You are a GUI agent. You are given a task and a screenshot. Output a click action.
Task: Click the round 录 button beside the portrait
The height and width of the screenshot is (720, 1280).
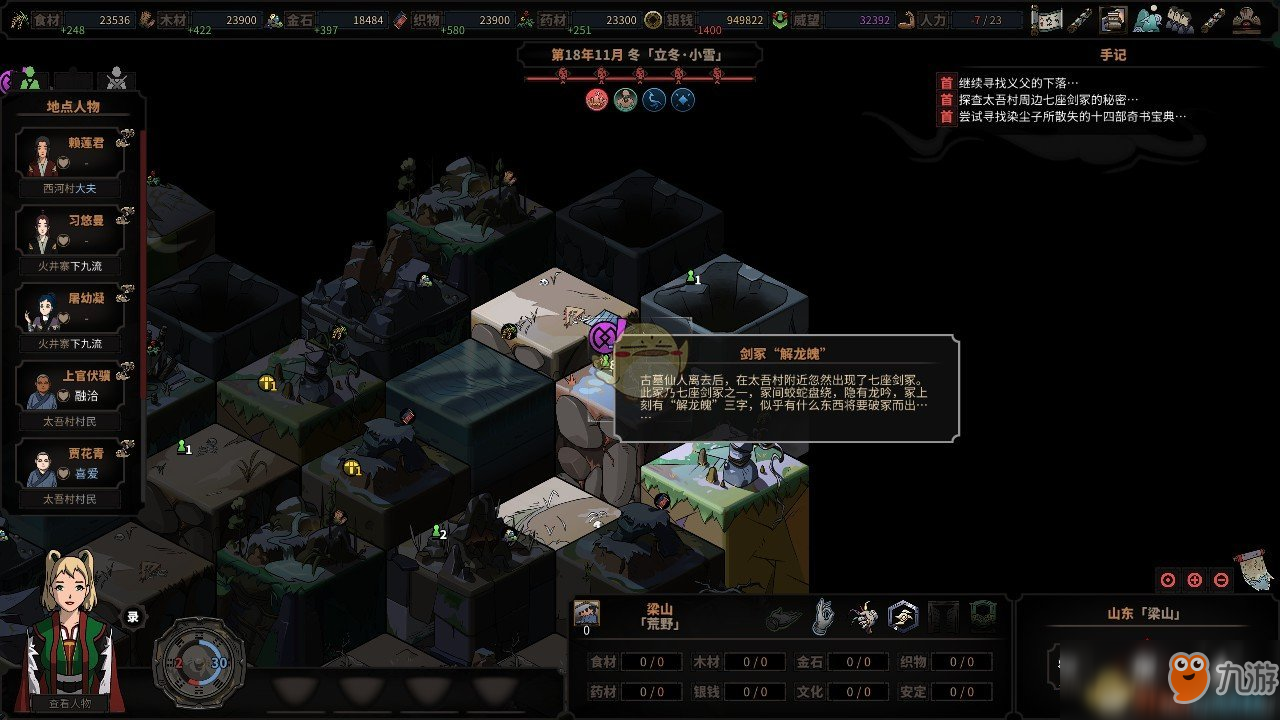(132, 617)
